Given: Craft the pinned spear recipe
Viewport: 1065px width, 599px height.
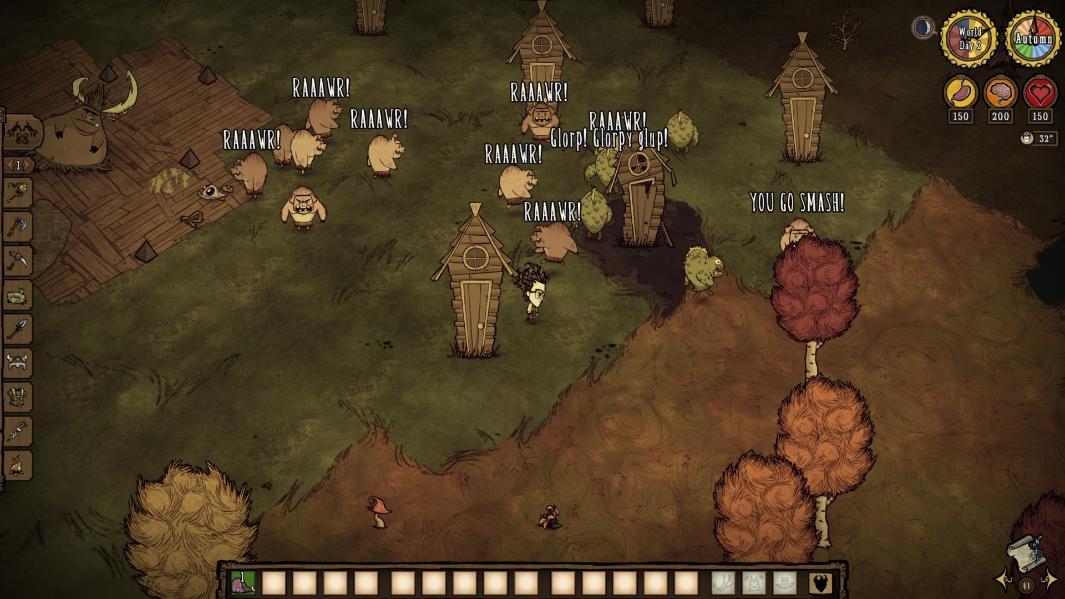Looking at the screenshot, I should [x=19, y=329].
